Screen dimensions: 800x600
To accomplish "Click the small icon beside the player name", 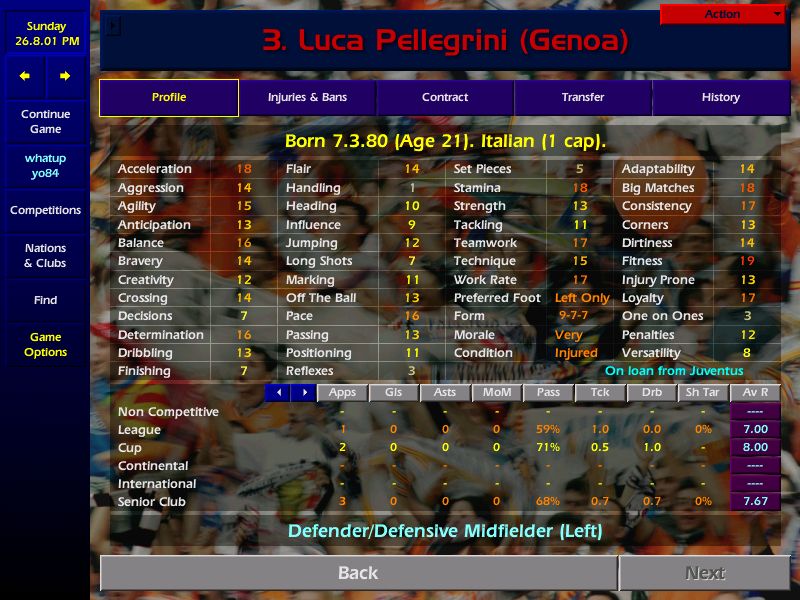I will coord(114,27).
